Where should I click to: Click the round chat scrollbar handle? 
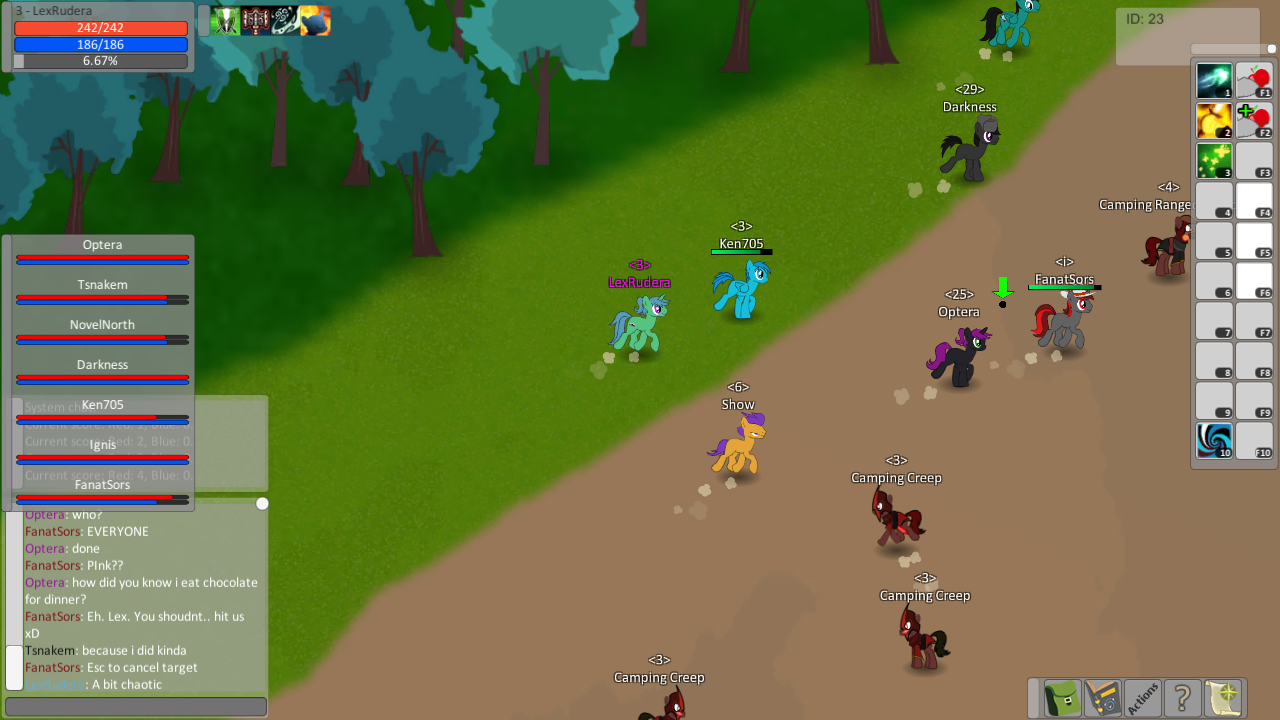click(262, 504)
